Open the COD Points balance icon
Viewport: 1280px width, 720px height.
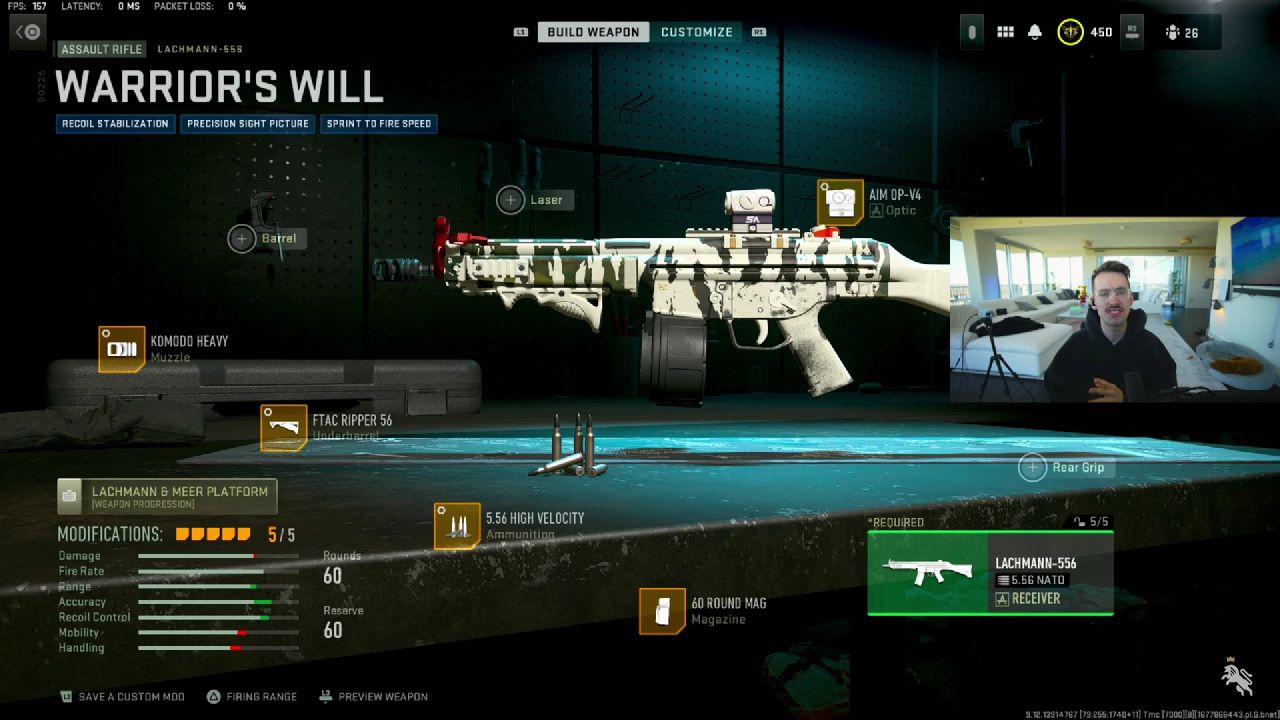point(1070,31)
